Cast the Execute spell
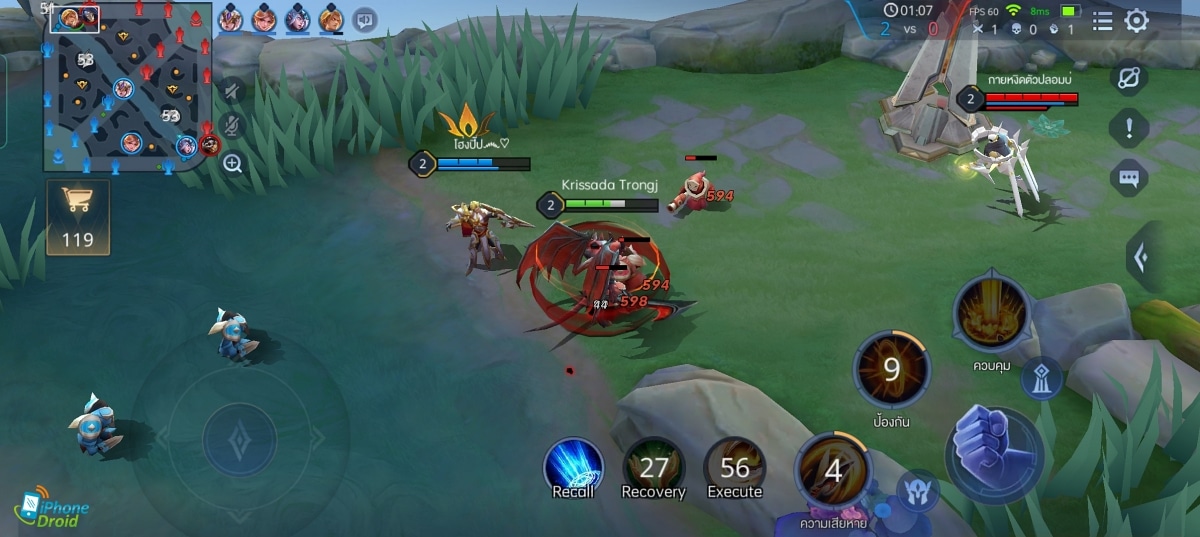 tap(735, 468)
